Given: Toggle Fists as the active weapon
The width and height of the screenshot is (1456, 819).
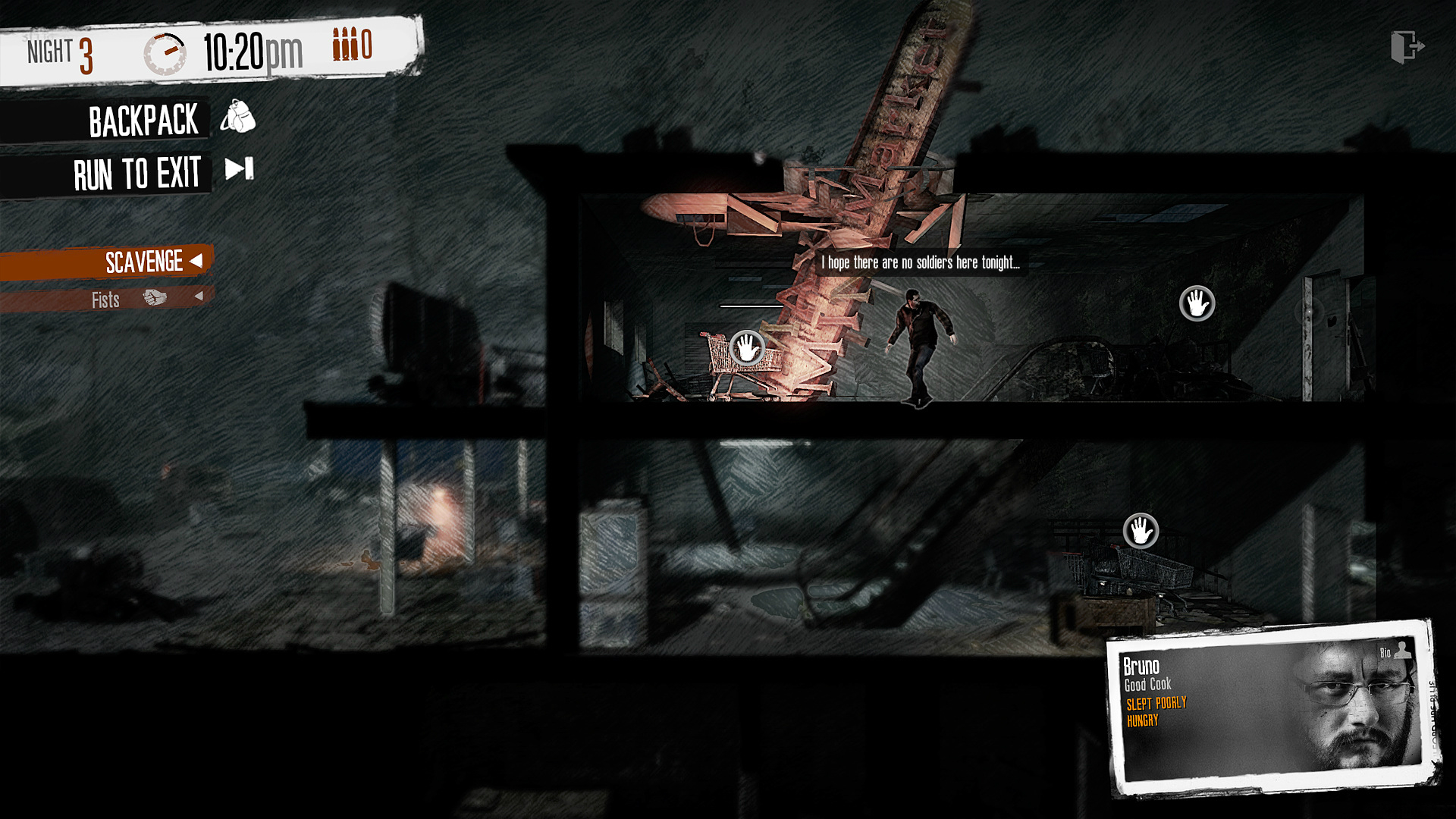Looking at the screenshot, I should point(106,299).
